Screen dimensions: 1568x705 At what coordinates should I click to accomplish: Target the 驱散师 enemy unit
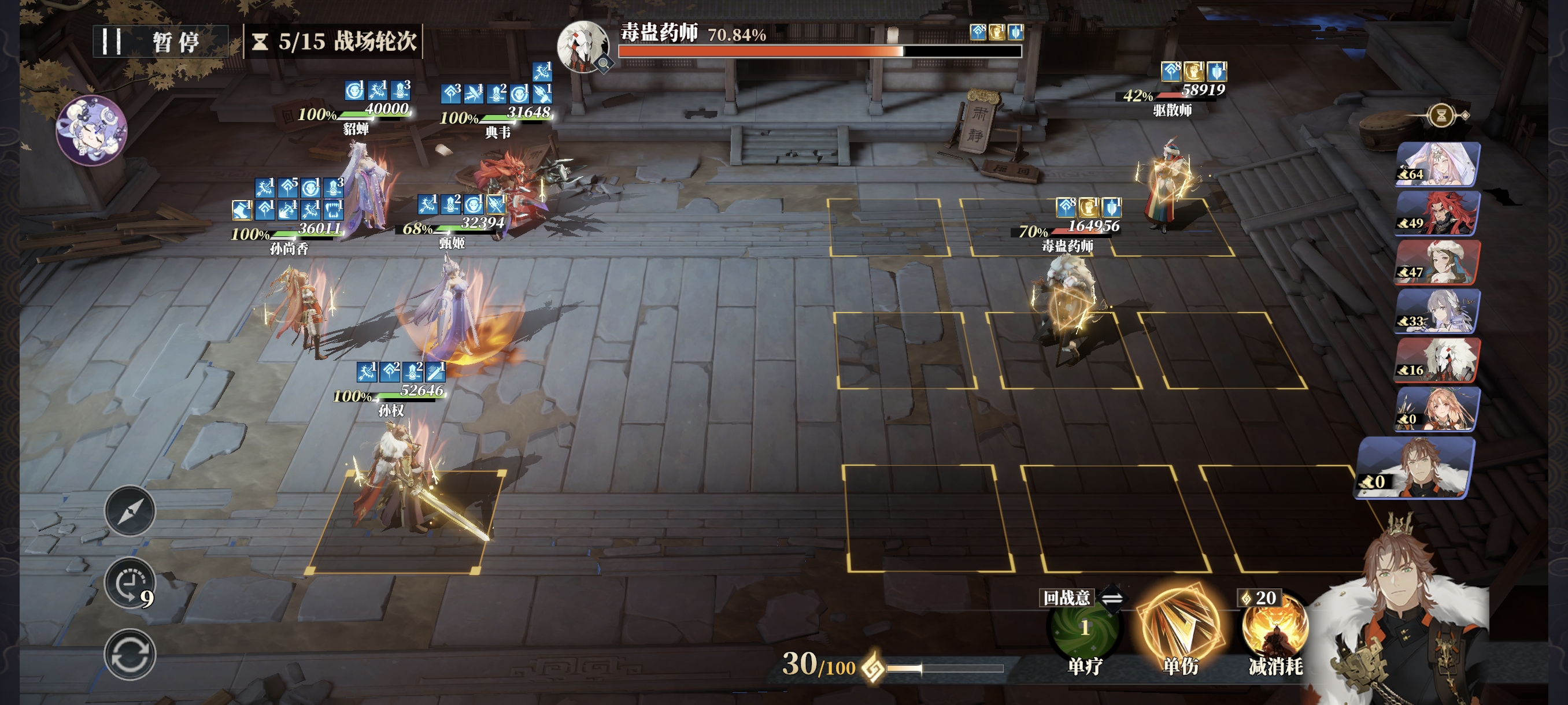[1167, 185]
